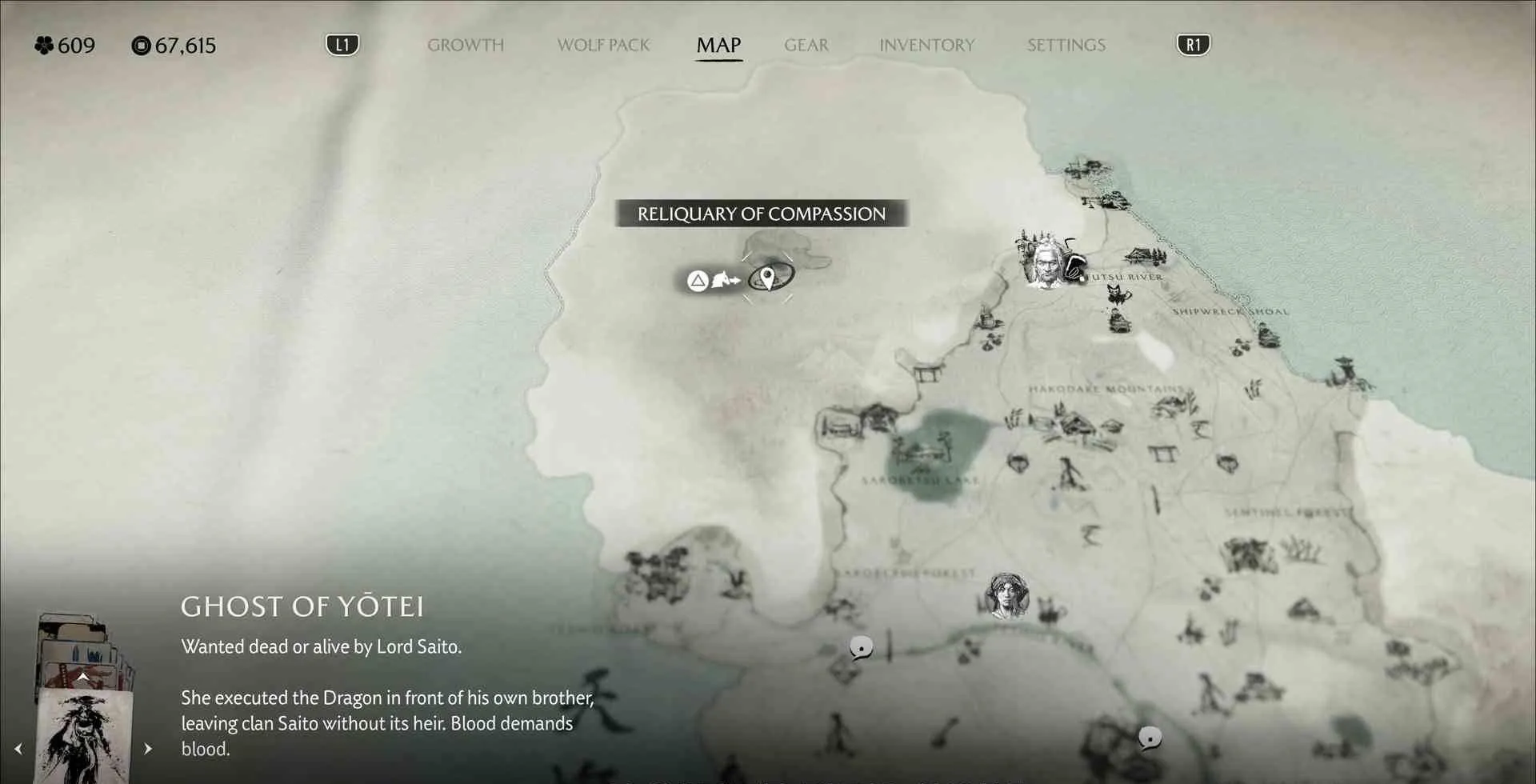Screen dimensions: 1536x784
Task: Switch to the Growth tab
Action: pyautogui.click(x=465, y=46)
